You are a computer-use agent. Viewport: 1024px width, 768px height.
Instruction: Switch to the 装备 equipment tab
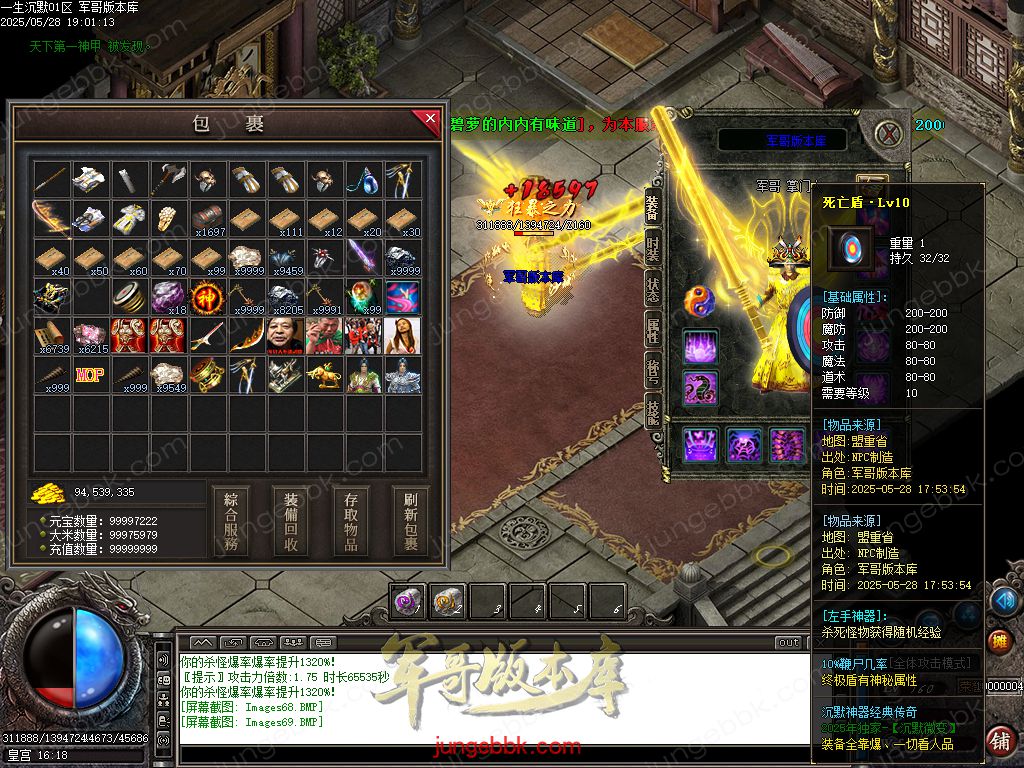(x=652, y=208)
